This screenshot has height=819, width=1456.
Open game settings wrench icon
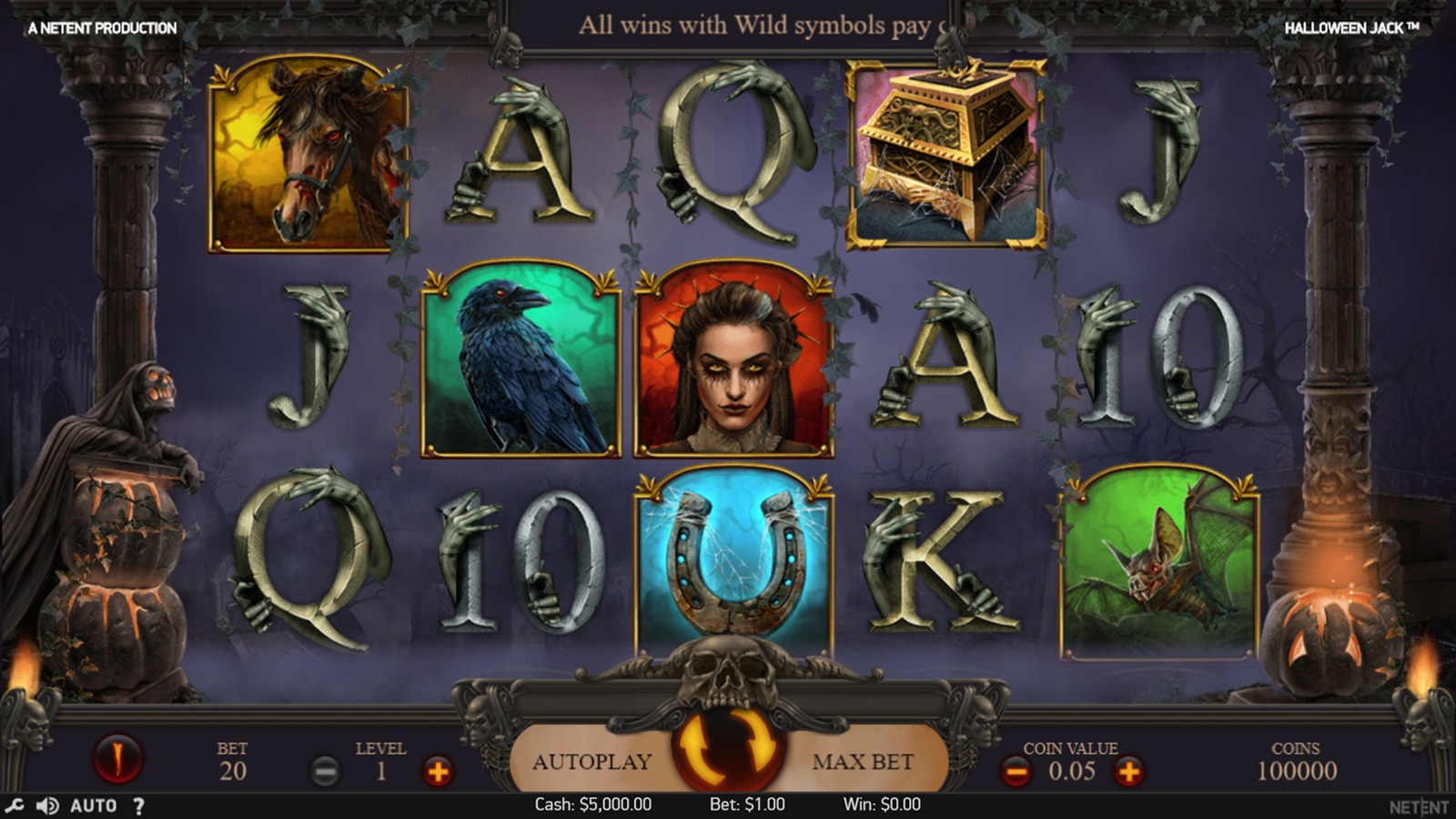(x=14, y=805)
